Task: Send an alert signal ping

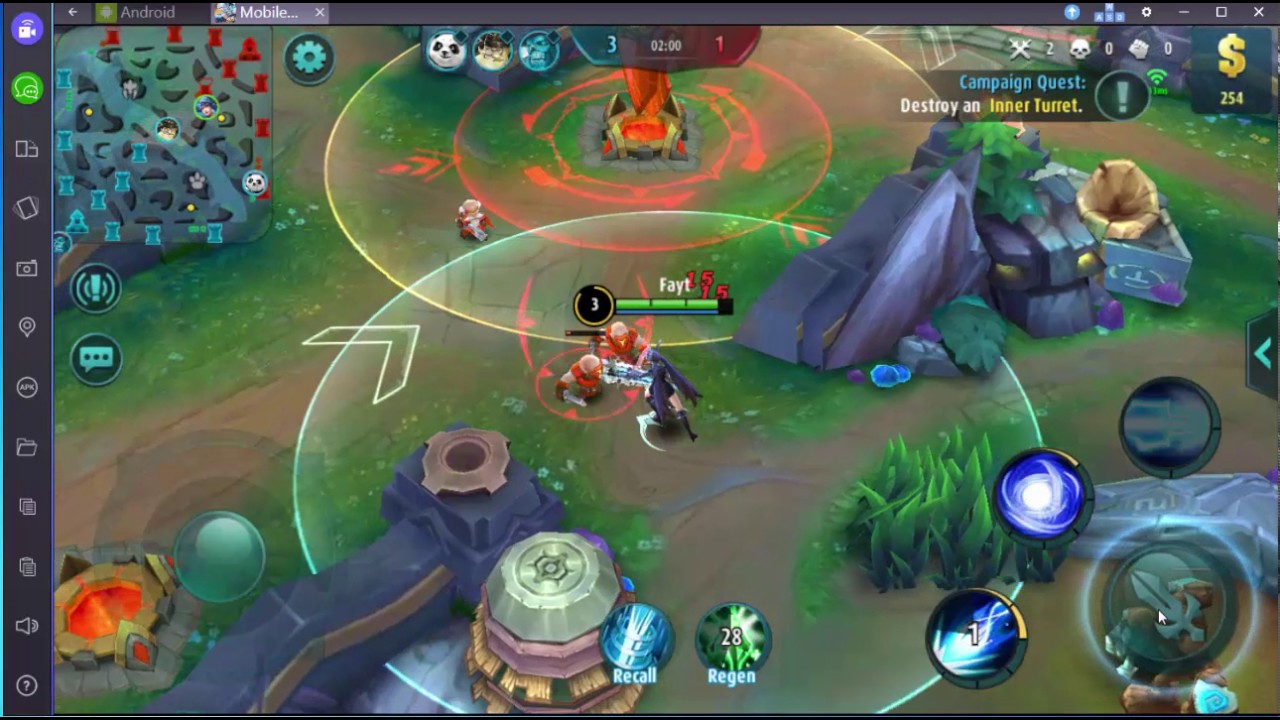Action: (96, 289)
